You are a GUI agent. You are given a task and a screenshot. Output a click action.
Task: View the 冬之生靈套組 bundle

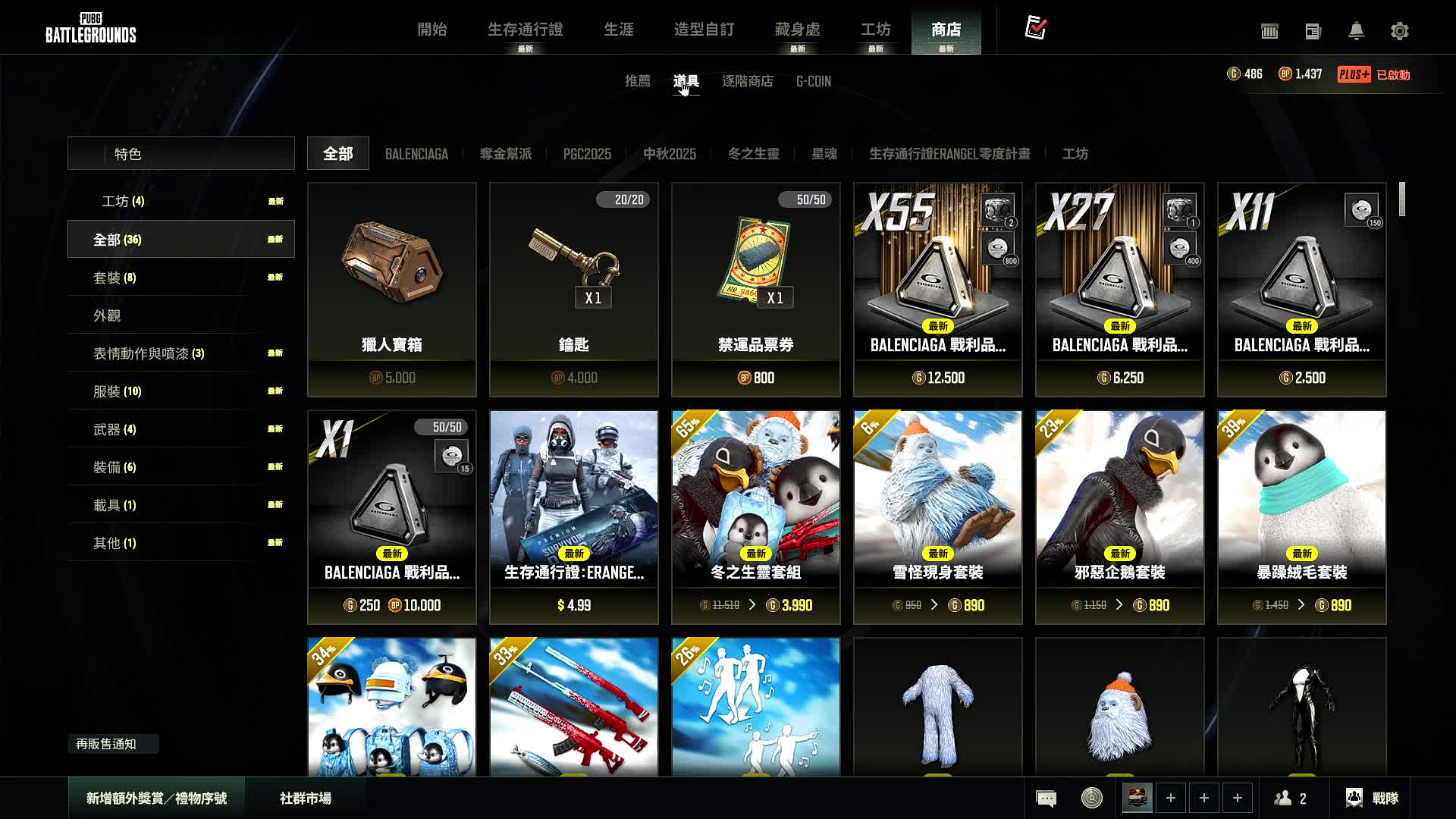756,516
